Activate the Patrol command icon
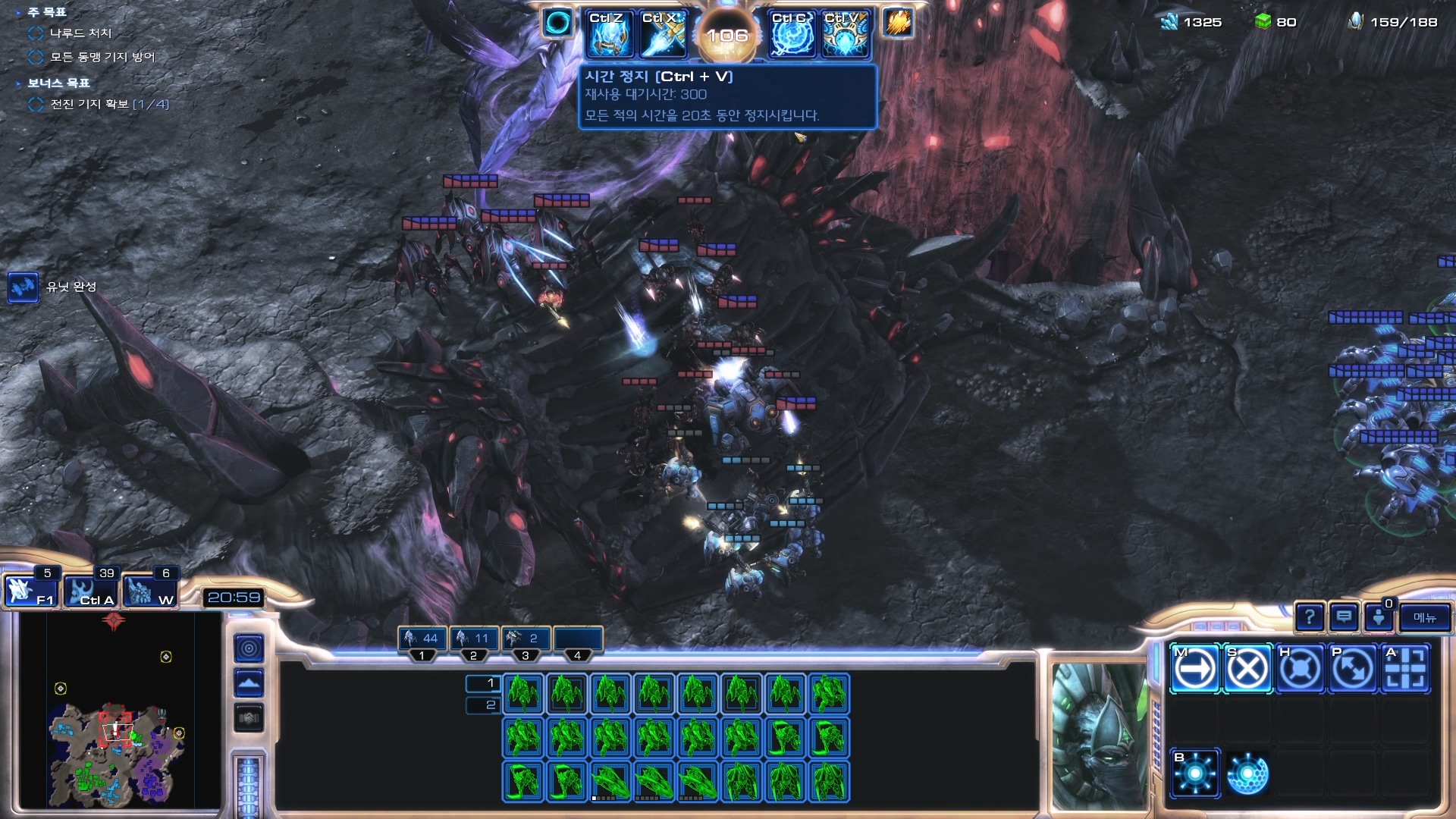The image size is (1456, 819). tap(1353, 669)
